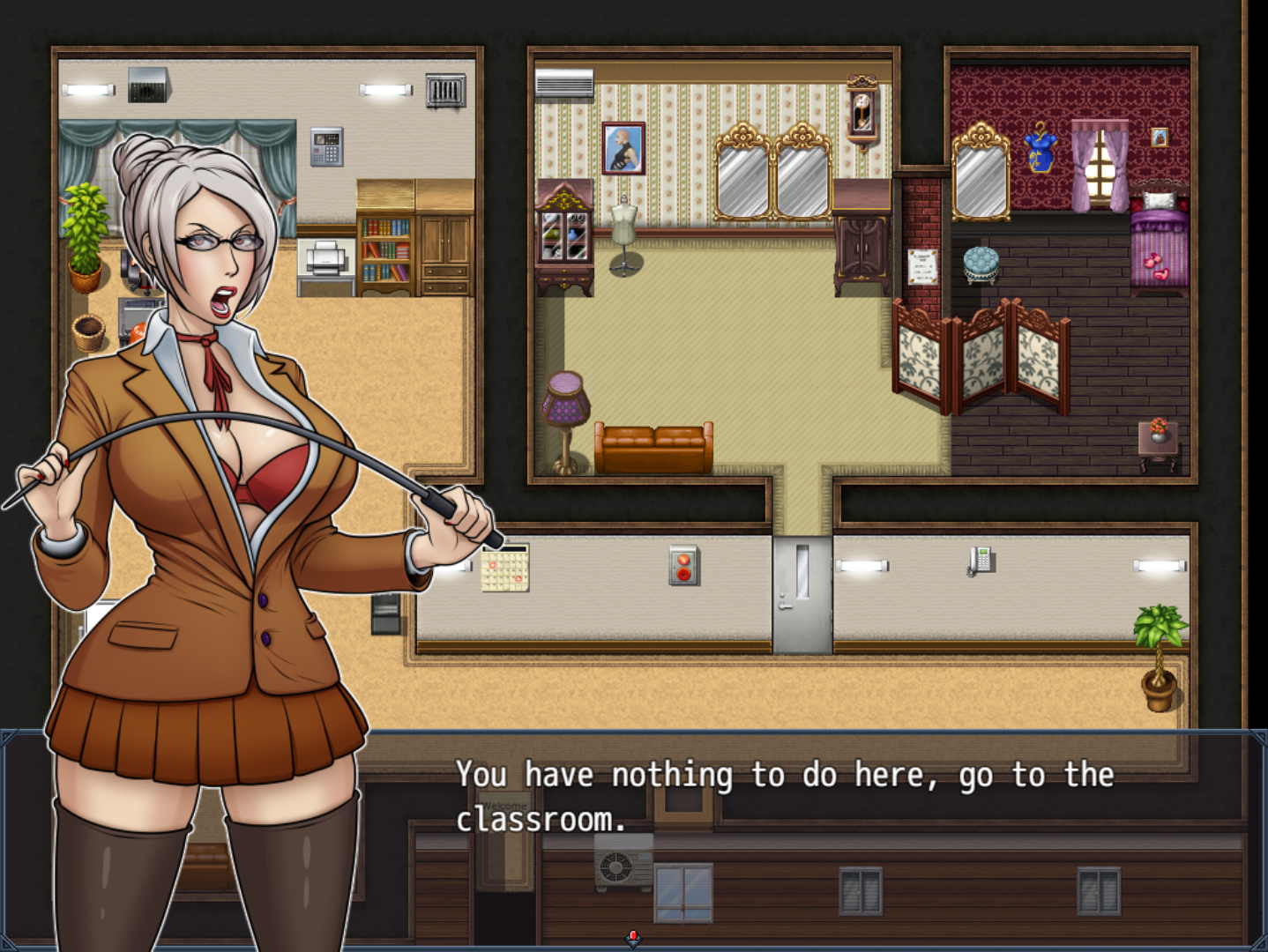Select the sewing mannequin near the wardrobe

(x=623, y=220)
